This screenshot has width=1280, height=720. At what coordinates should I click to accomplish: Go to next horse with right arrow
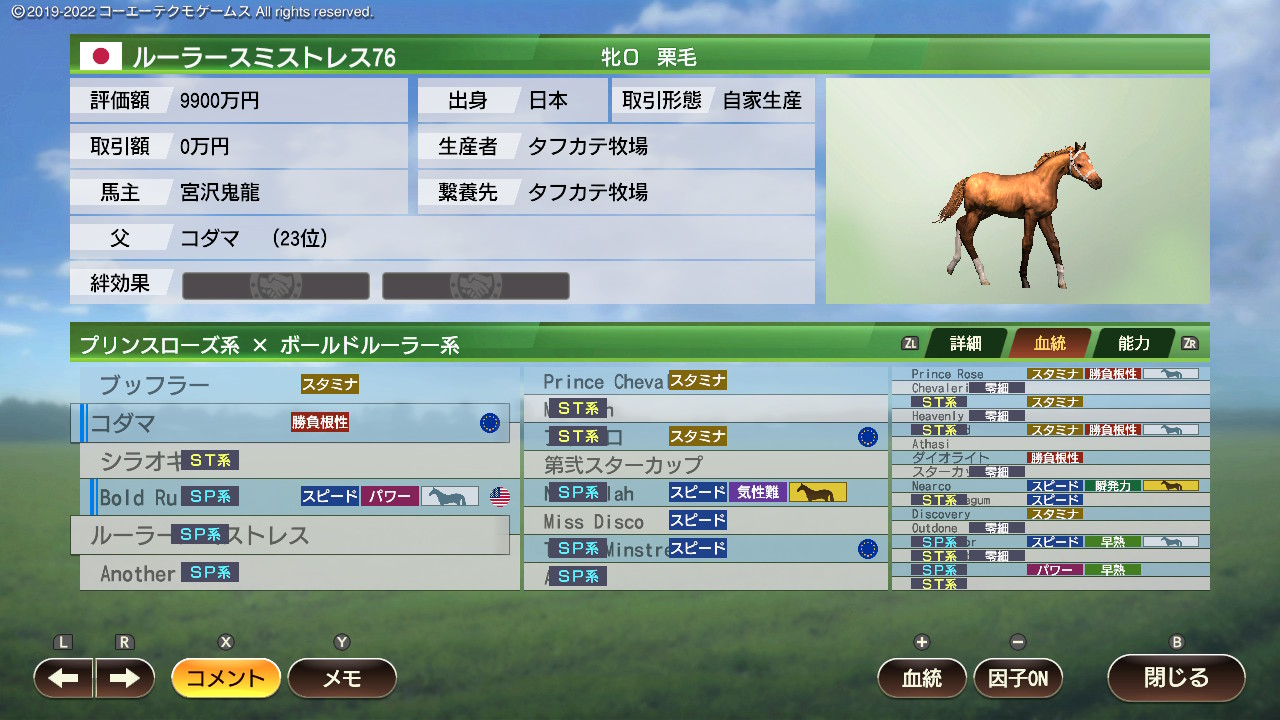click(125, 678)
